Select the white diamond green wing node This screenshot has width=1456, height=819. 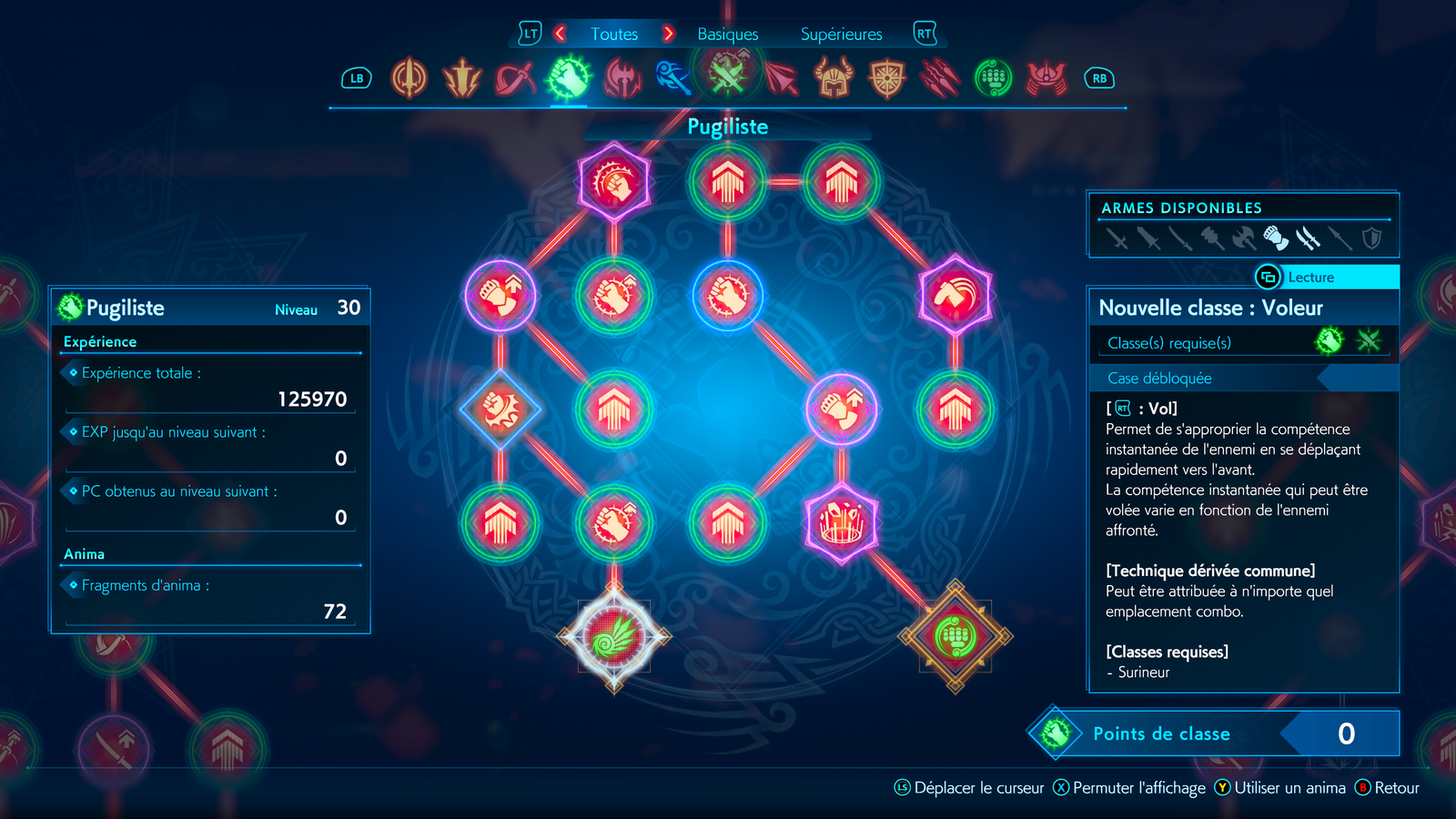(614, 637)
